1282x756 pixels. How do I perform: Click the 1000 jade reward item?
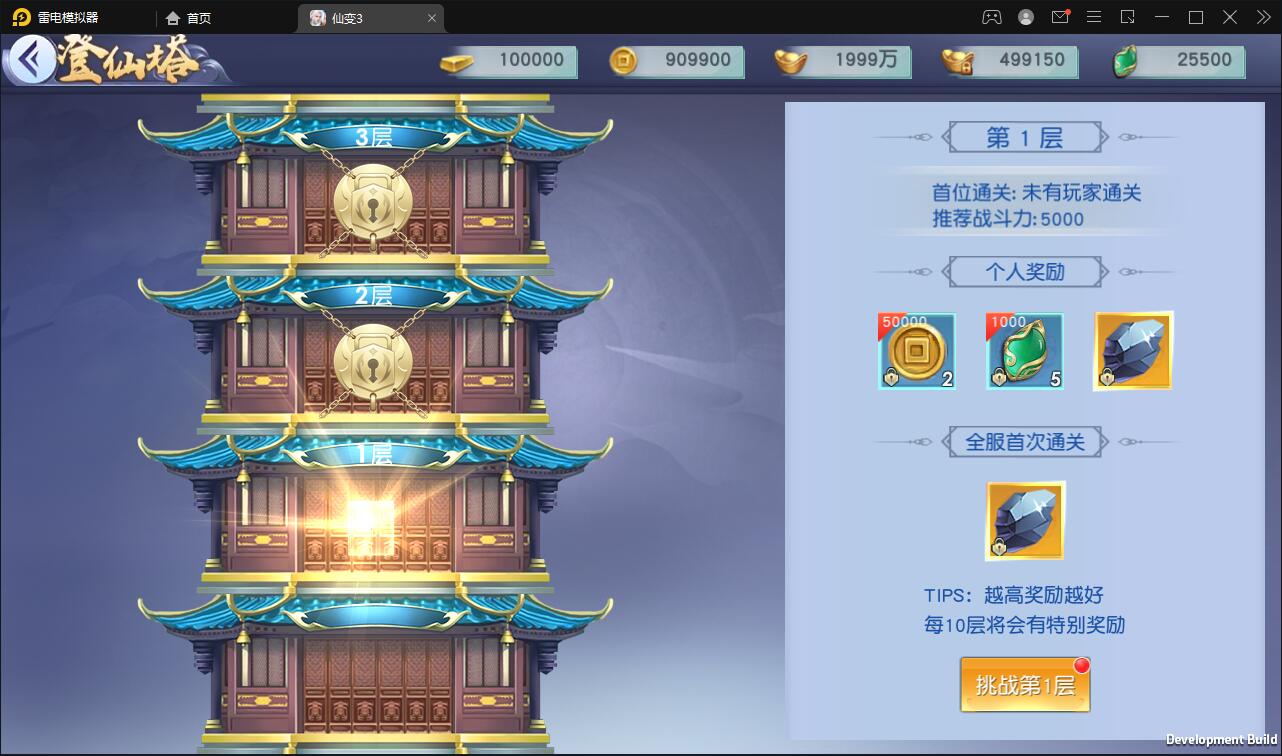(1024, 350)
